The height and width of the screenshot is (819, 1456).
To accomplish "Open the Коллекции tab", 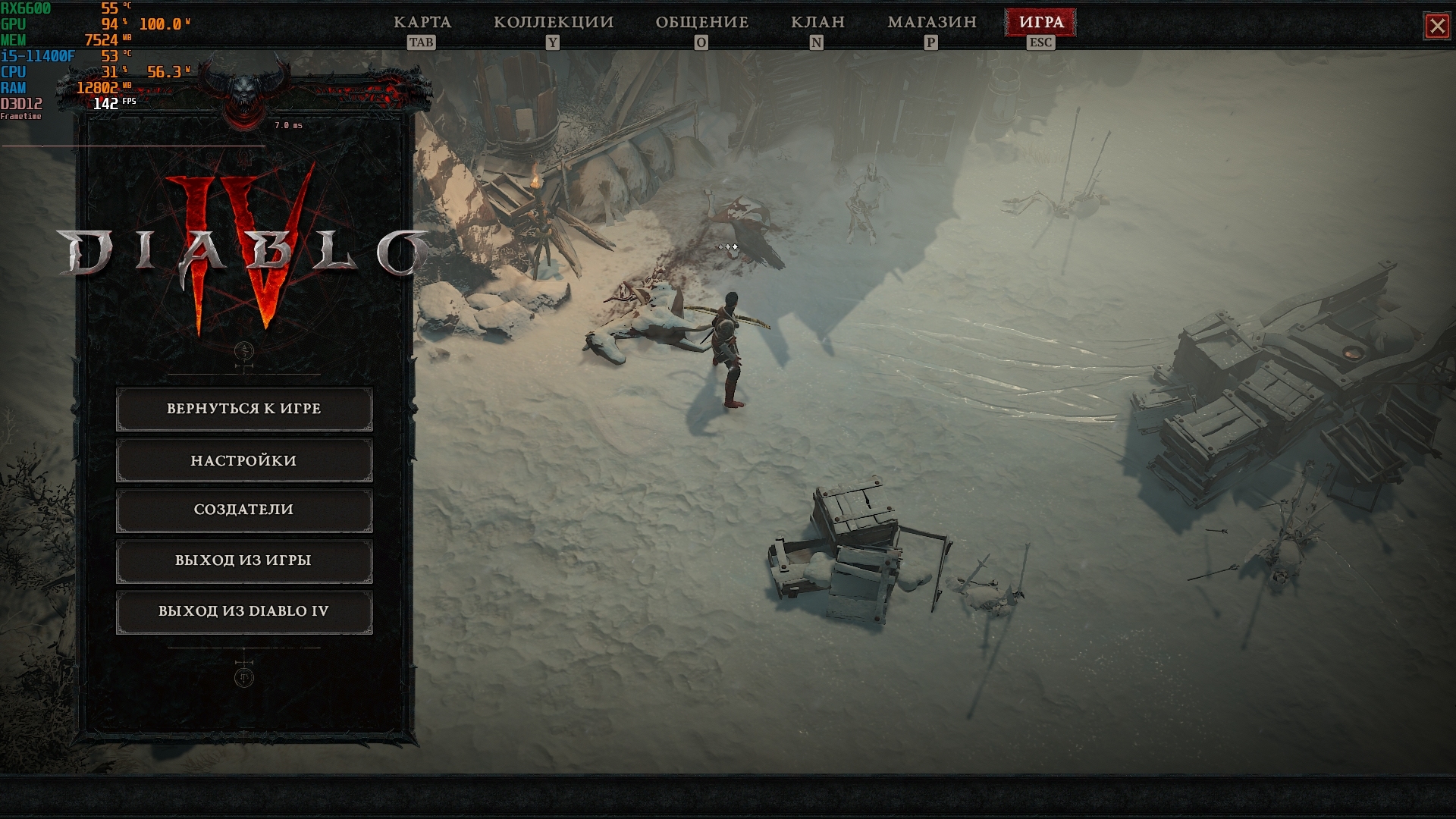I will click(x=554, y=23).
